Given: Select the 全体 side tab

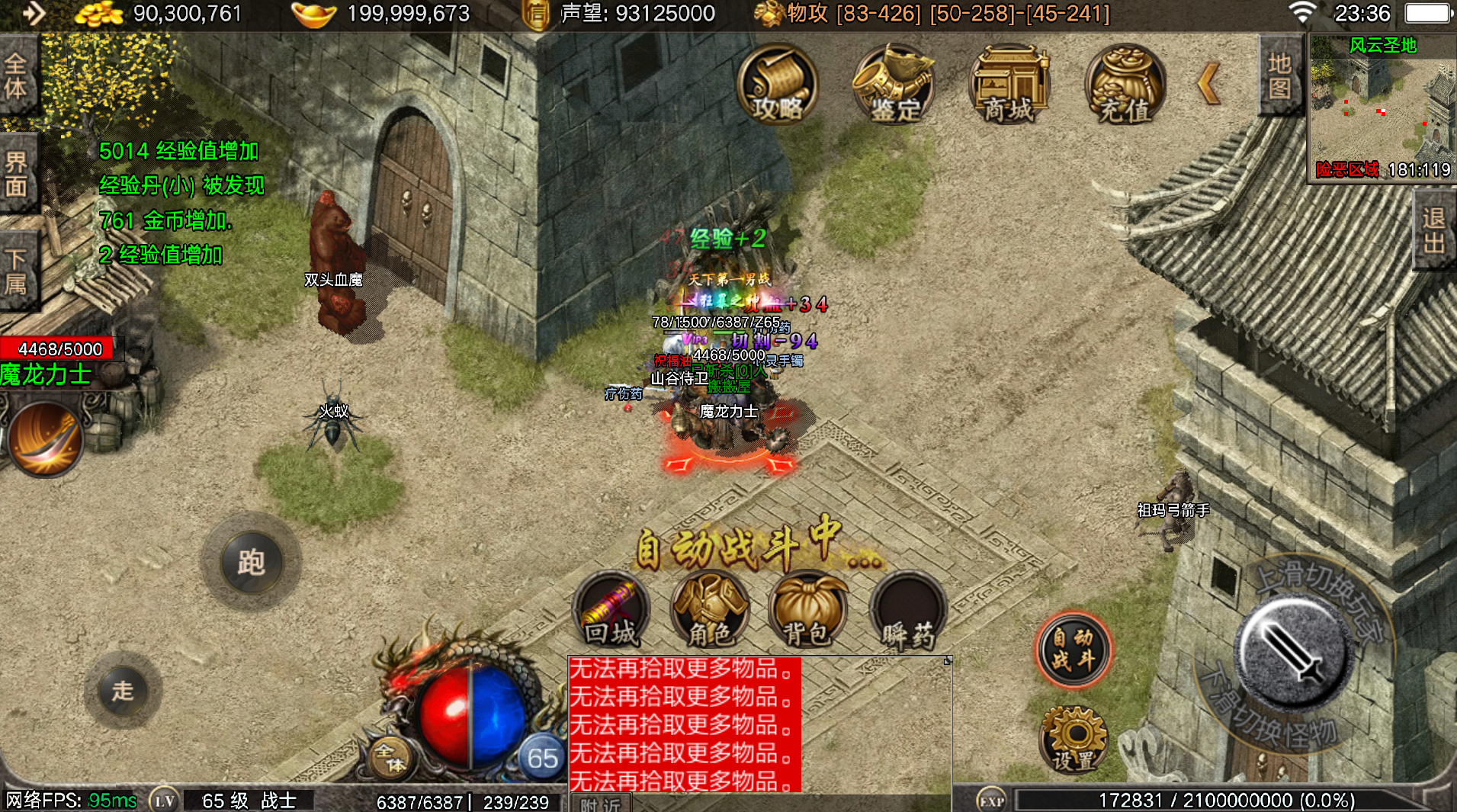Looking at the screenshot, I should click(16, 75).
